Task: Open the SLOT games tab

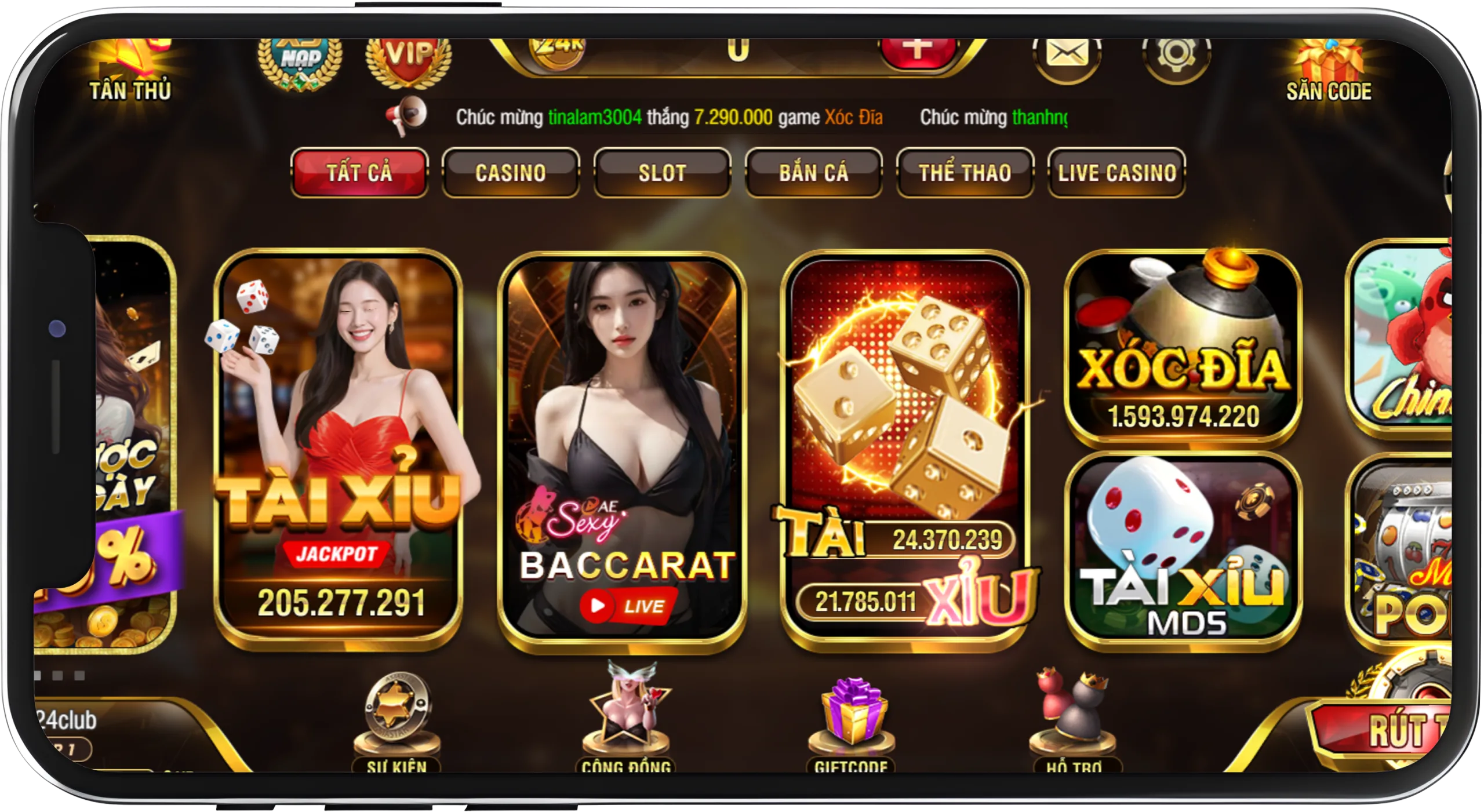Action: tap(661, 172)
